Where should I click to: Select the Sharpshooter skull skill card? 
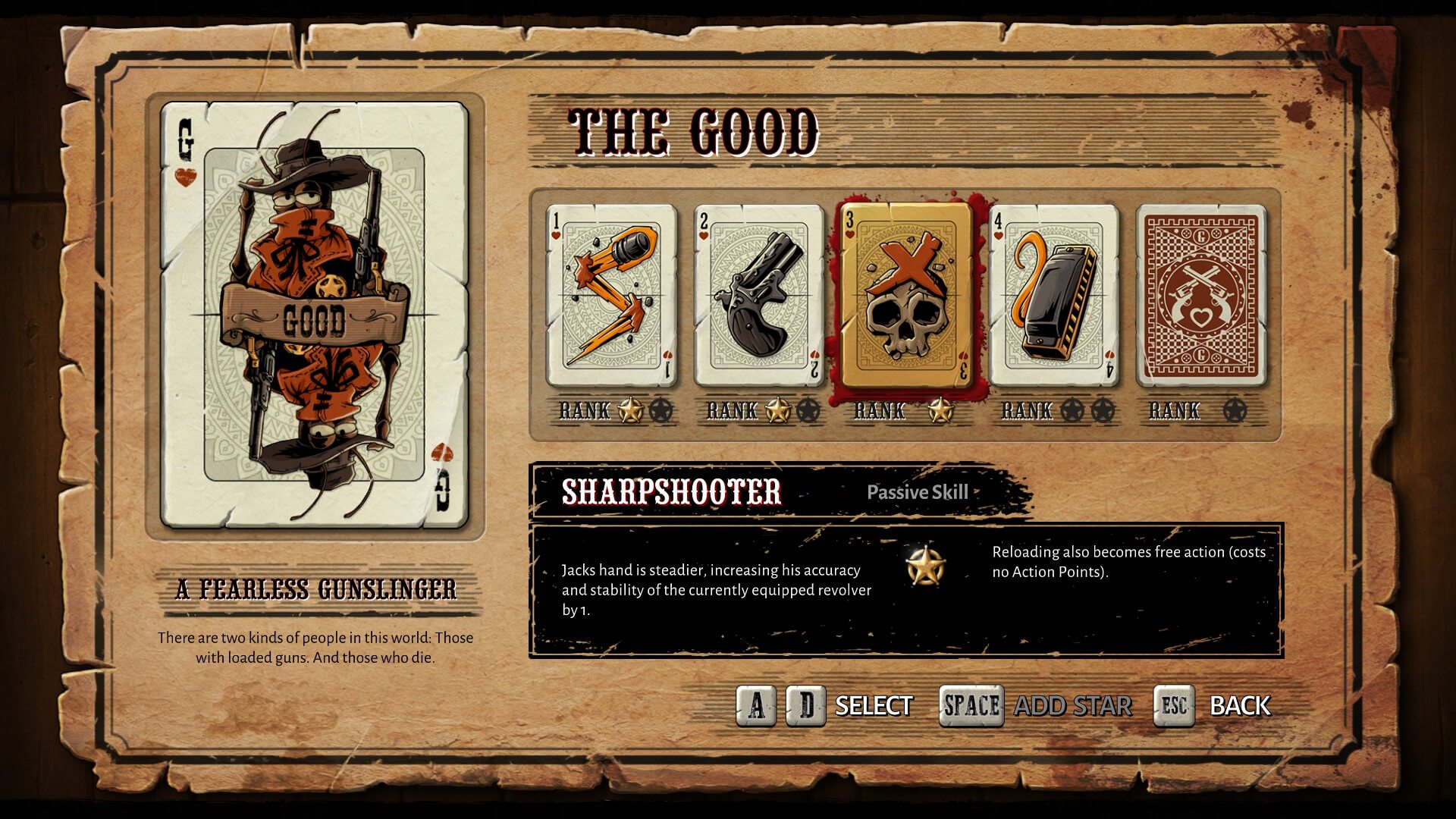pos(905,296)
